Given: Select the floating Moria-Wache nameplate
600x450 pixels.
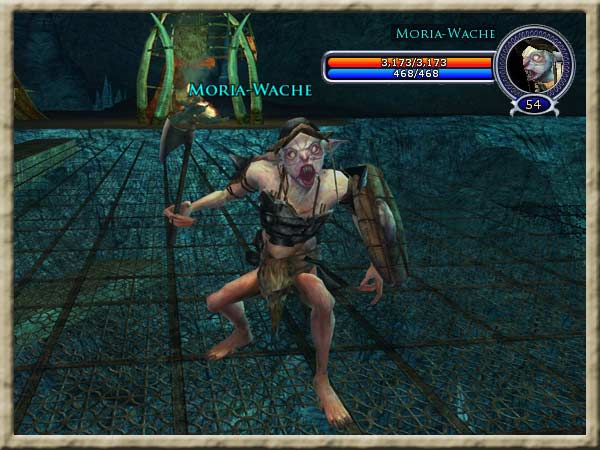Looking at the screenshot, I should pos(250,90).
